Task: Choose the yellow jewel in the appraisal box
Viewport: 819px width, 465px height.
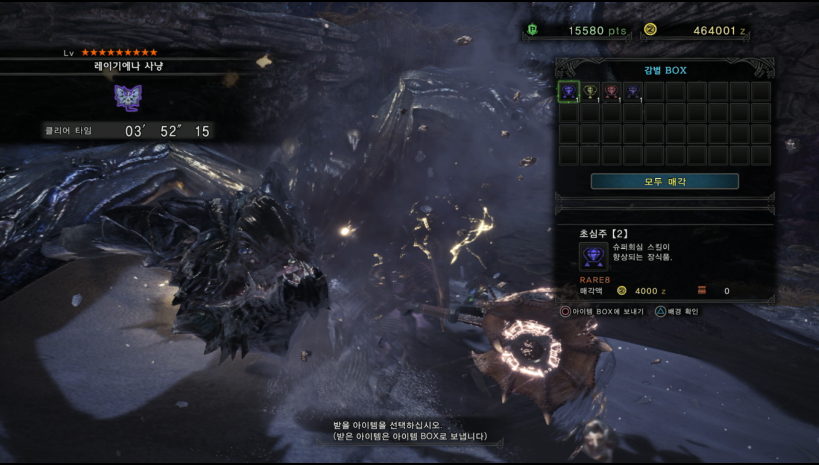Action: 590,92
